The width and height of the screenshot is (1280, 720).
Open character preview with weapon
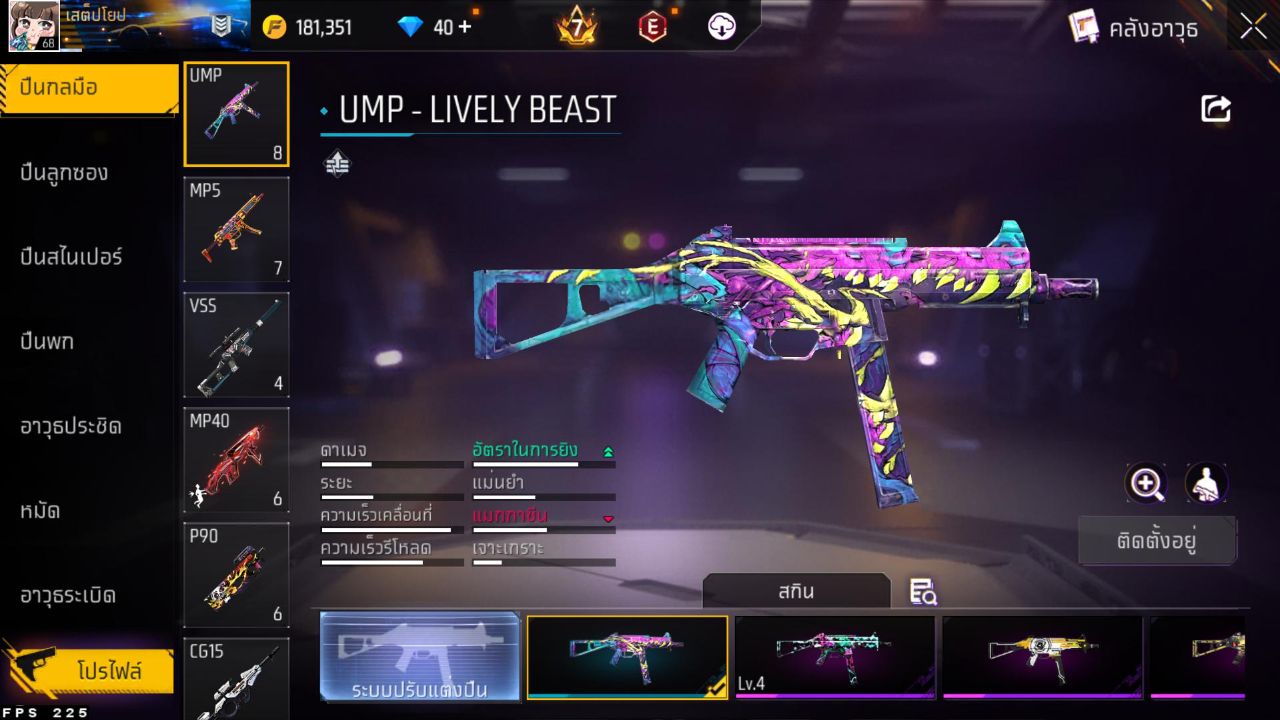click(1206, 484)
